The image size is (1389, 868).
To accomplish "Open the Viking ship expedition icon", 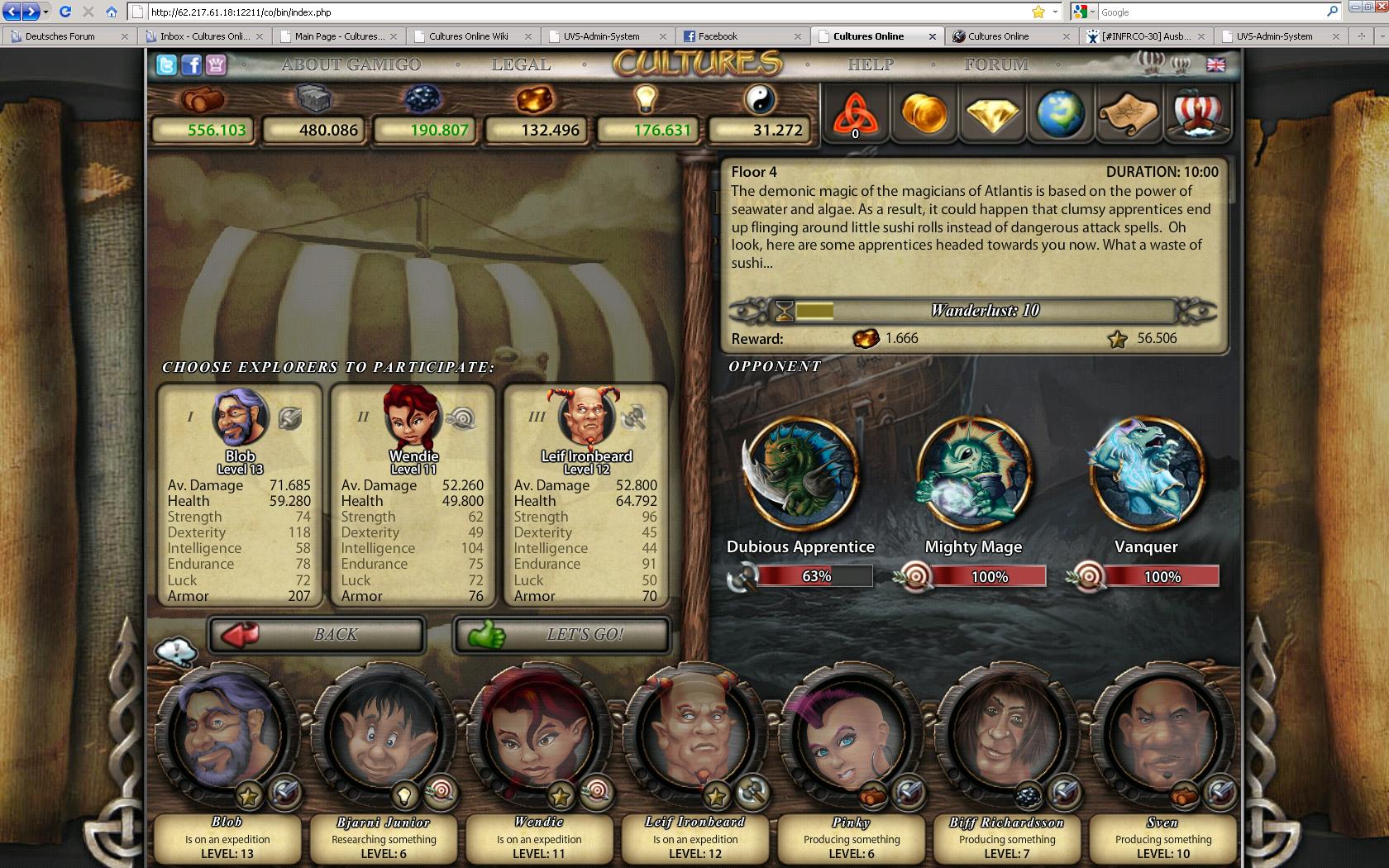I will point(1197,113).
